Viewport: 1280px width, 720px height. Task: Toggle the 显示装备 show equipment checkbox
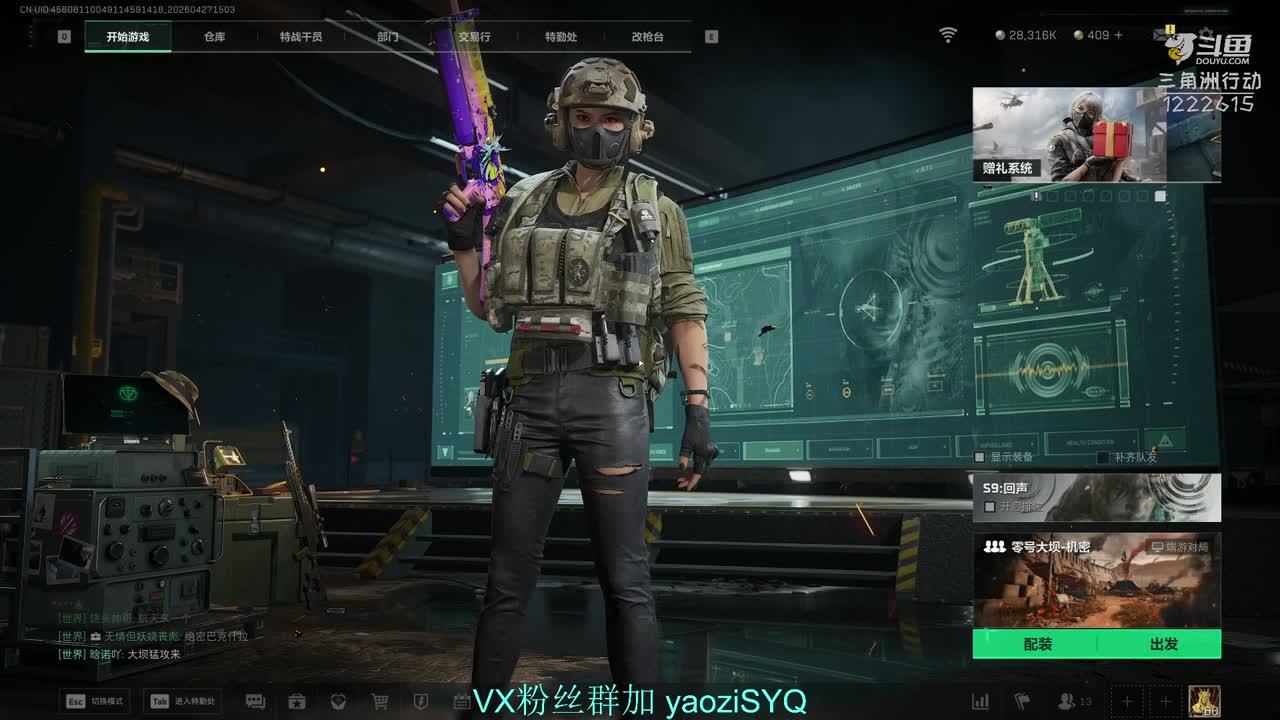(981, 457)
